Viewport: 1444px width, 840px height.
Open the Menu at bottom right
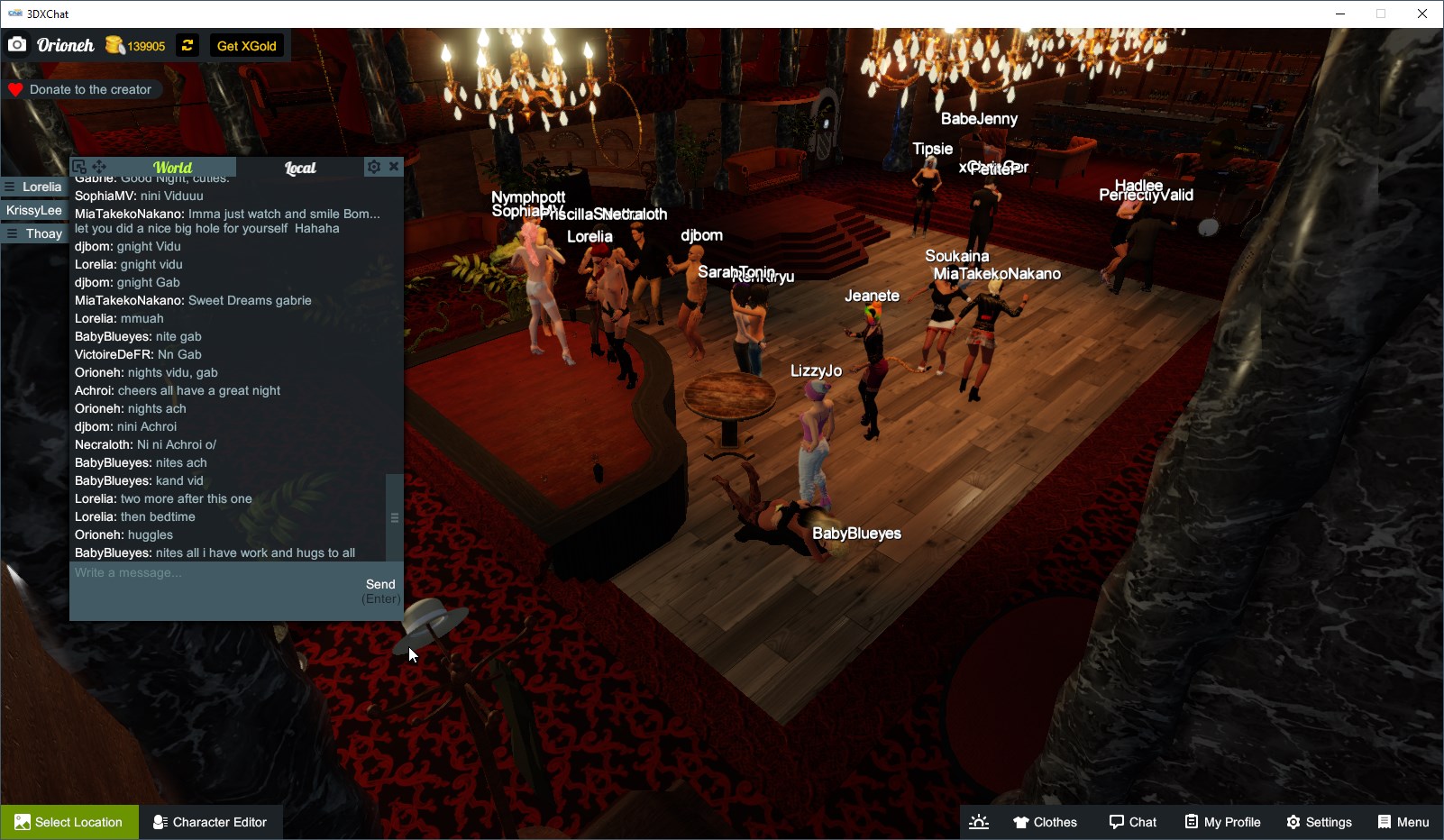[1403, 821]
